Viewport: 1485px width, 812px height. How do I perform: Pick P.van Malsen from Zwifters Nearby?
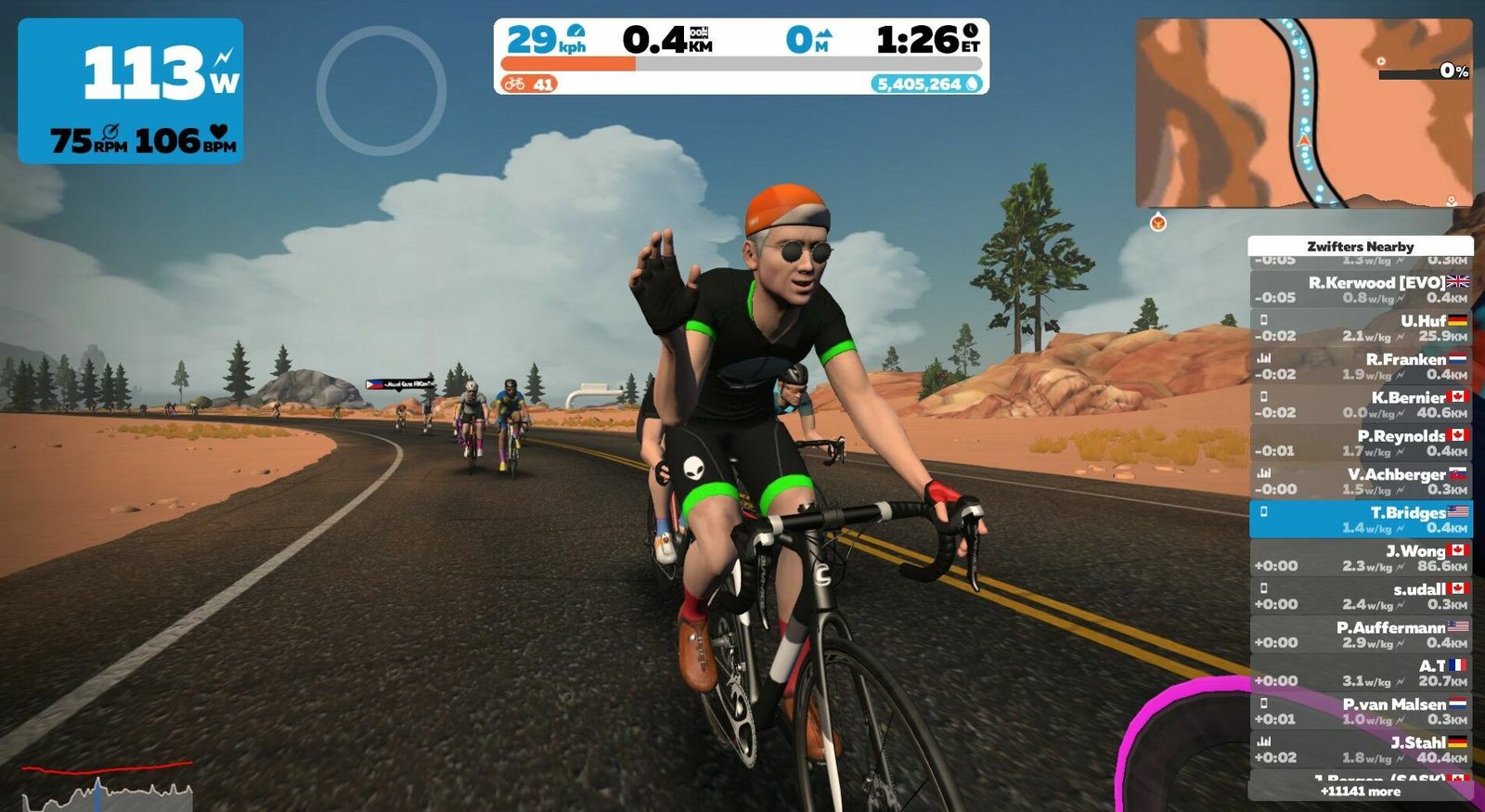pos(1360,711)
